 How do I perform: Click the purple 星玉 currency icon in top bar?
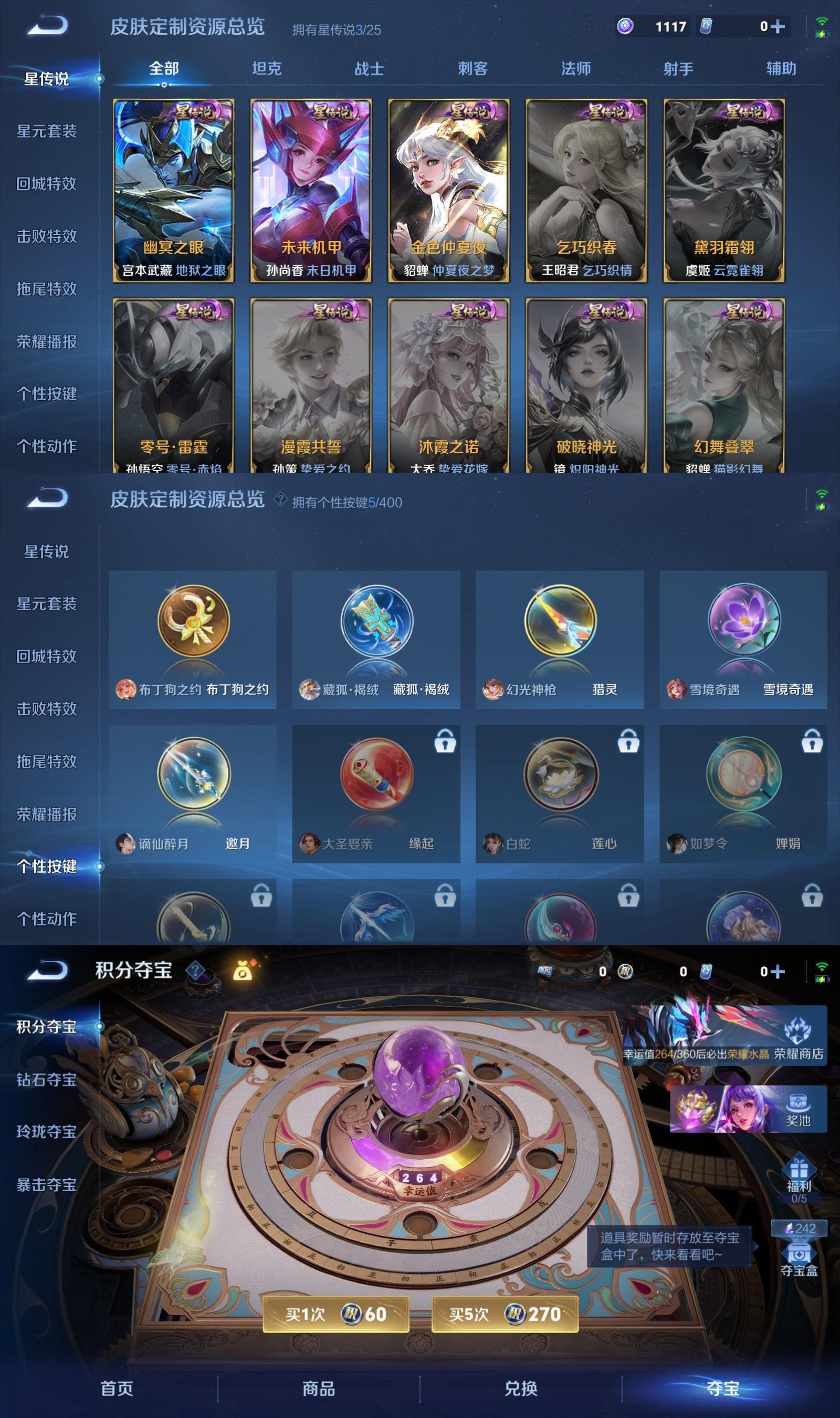pos(625,27)
